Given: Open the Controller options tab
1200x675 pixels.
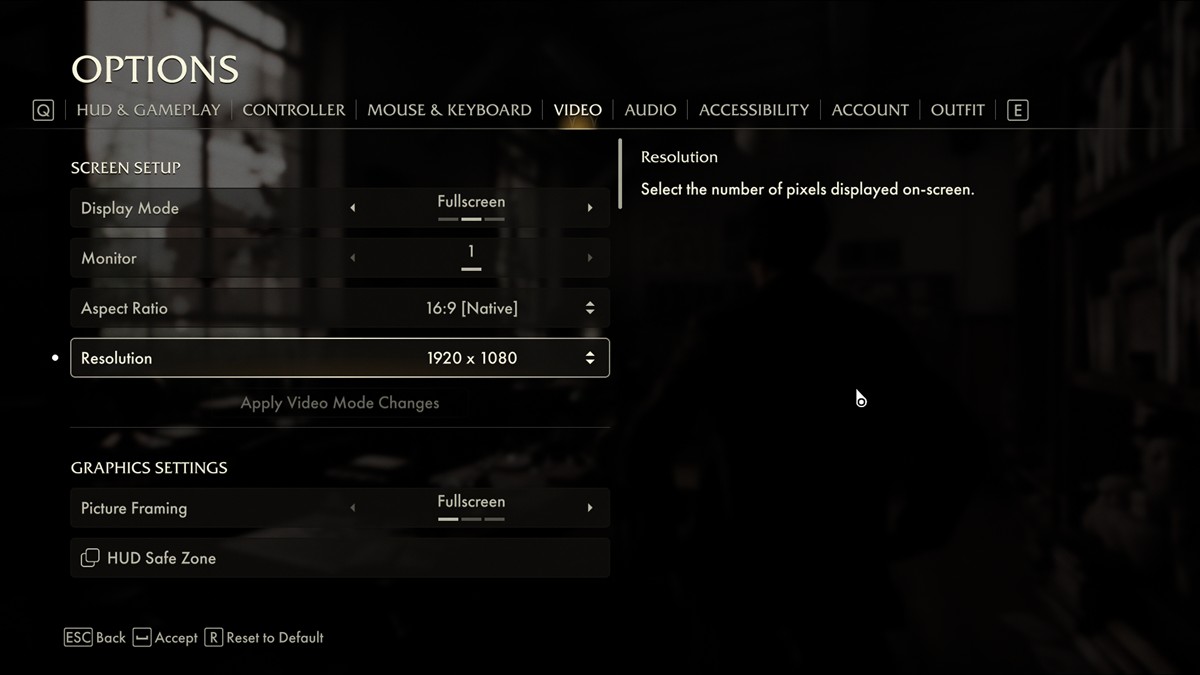Looking at the screenshot, I should pos(294,110).
